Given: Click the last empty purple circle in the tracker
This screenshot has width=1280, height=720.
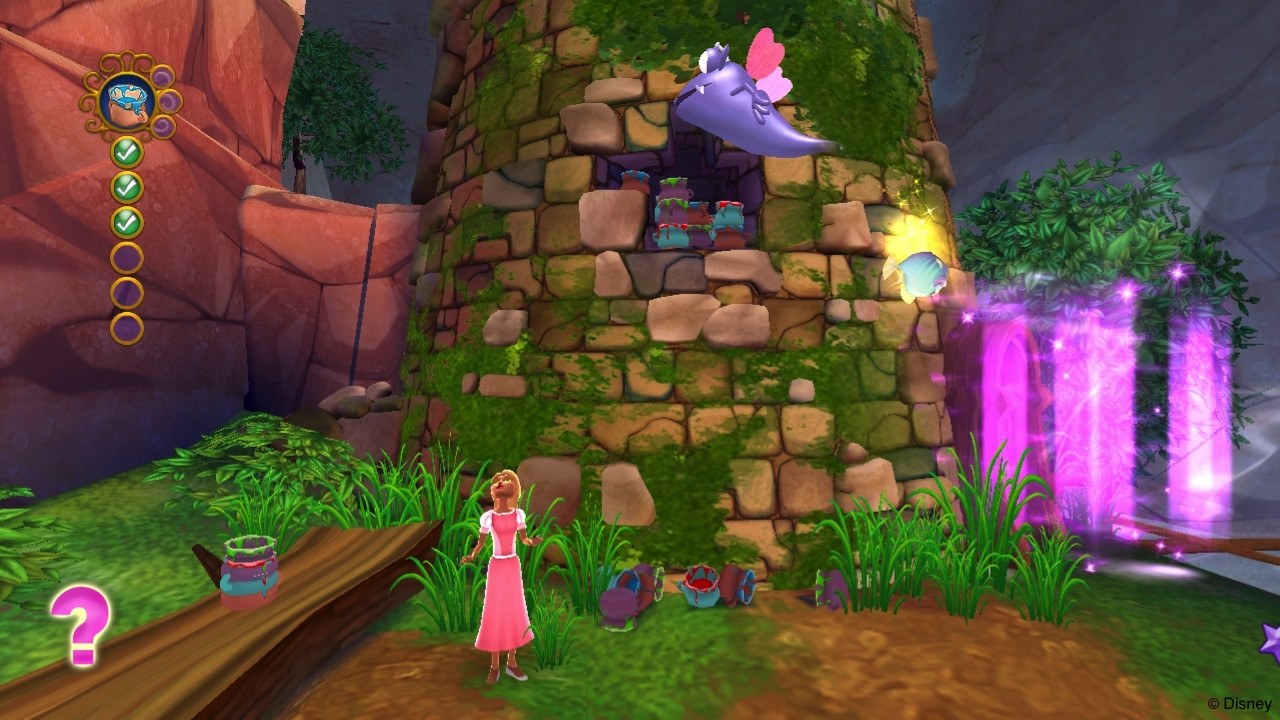Looking at the screenshot, I should (x=126, y=325).
